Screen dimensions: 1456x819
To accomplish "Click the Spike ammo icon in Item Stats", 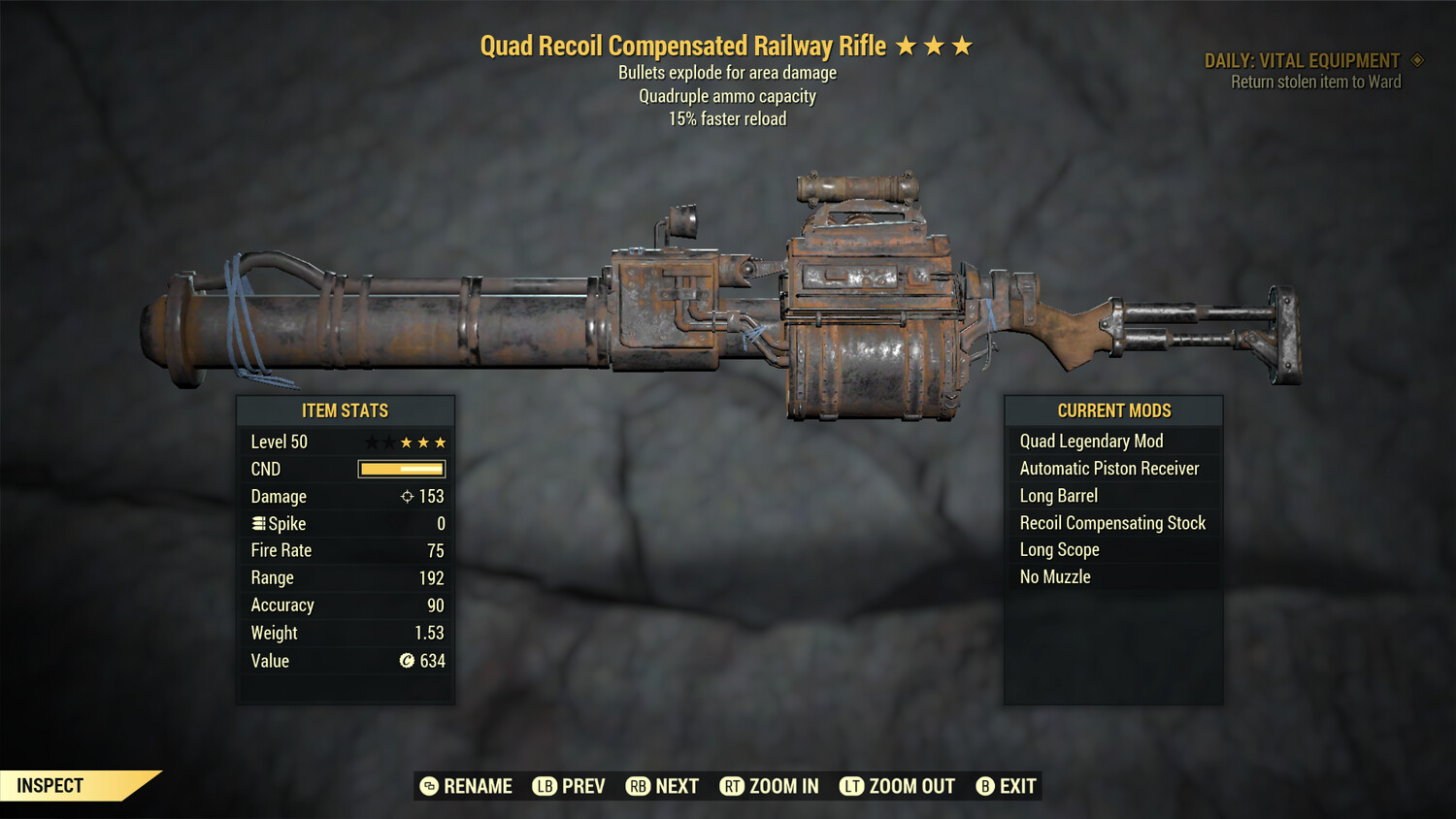I will [257, 523].
